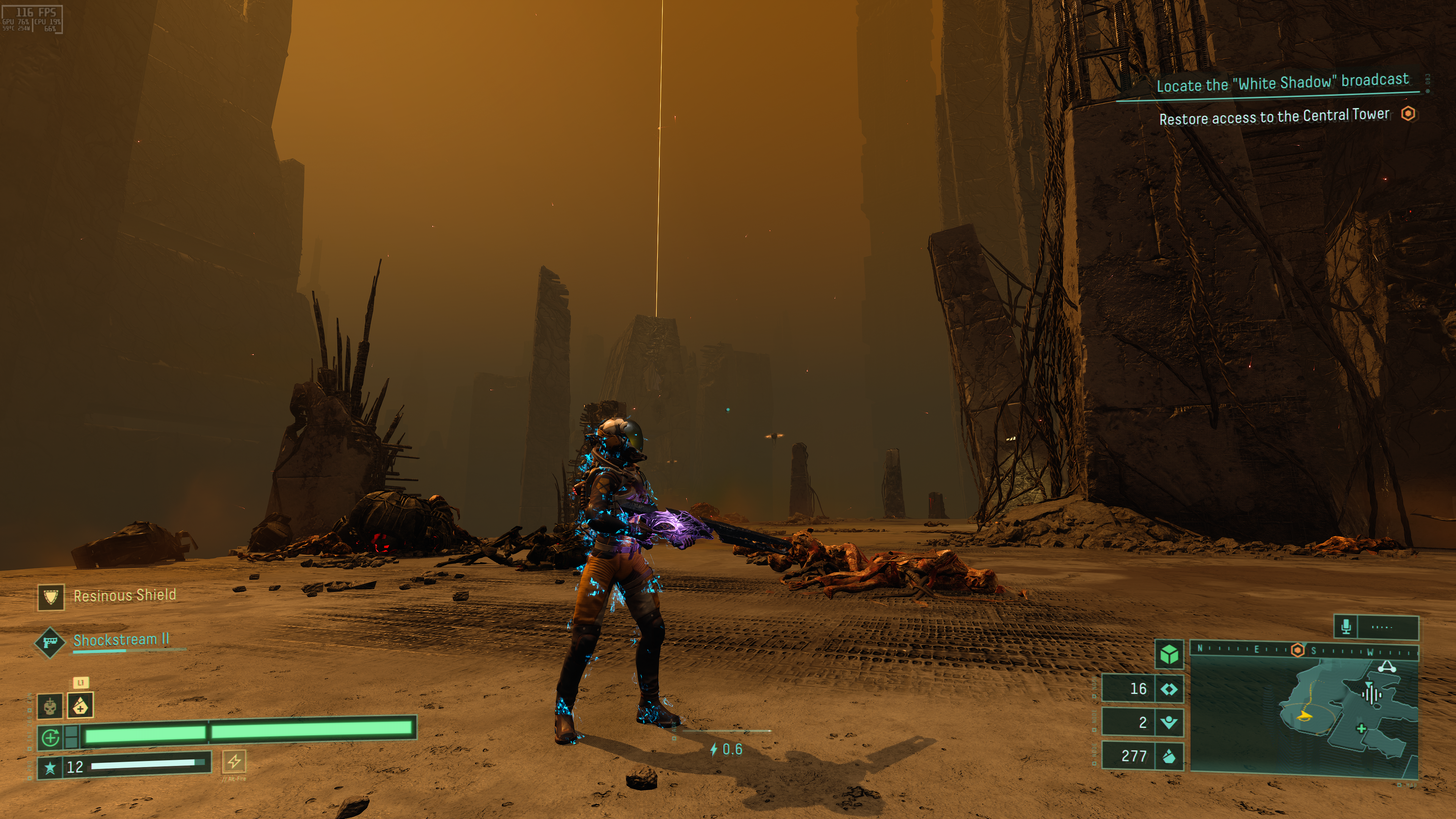This screenshot has width=1456, height=819.
Task: Select the Resinous Shield icon
Action: tap(51, 597)
